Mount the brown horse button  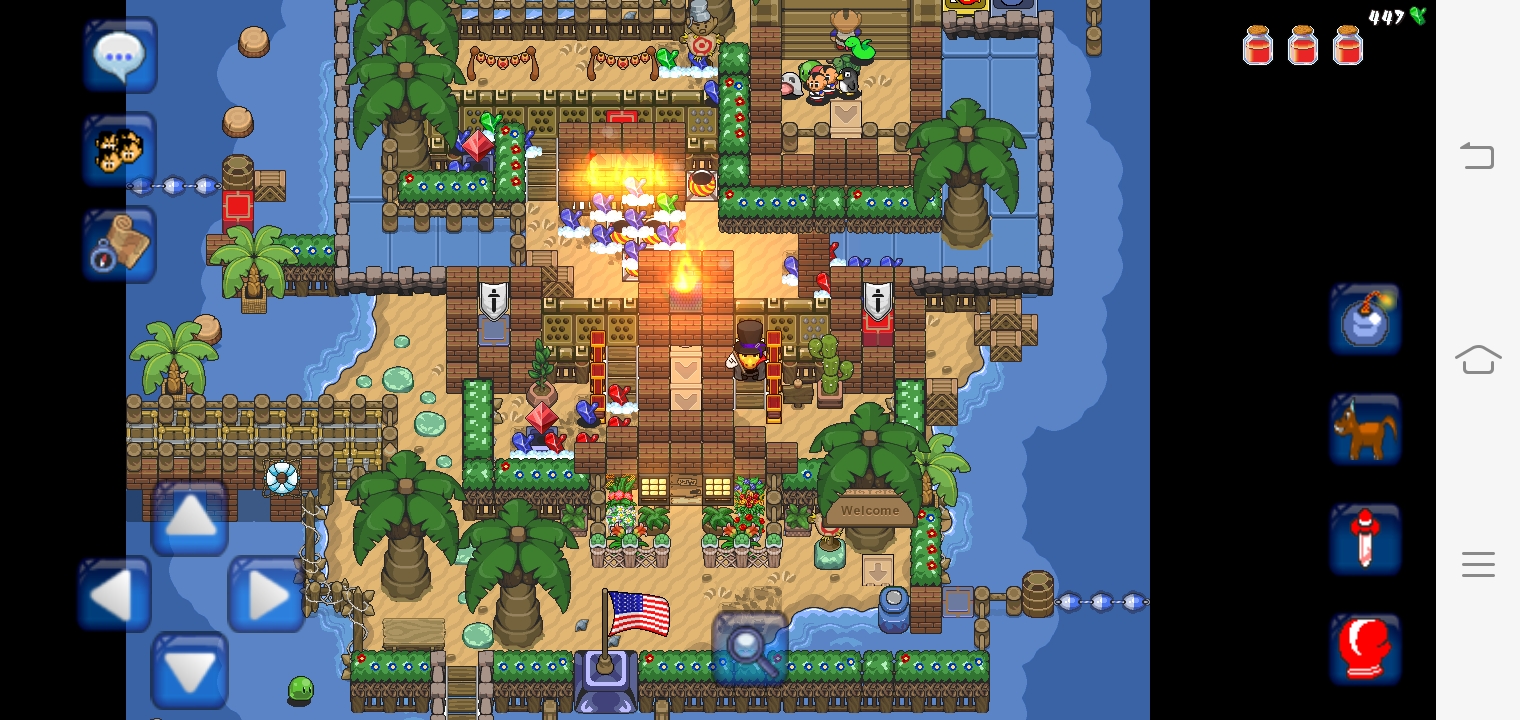pos(1365,430)
